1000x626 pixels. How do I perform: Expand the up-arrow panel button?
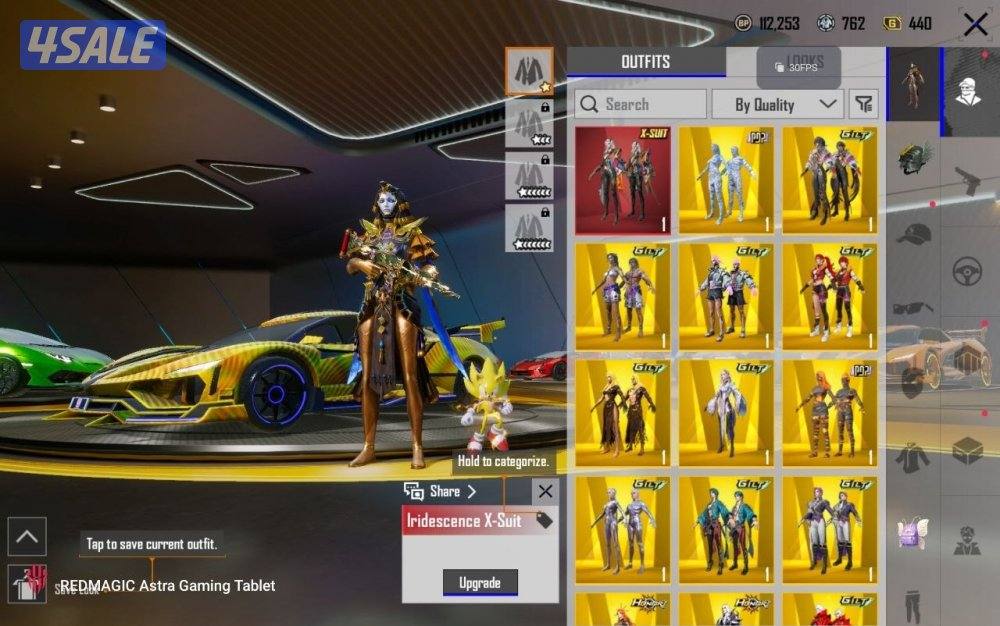[x=27, y=536]
